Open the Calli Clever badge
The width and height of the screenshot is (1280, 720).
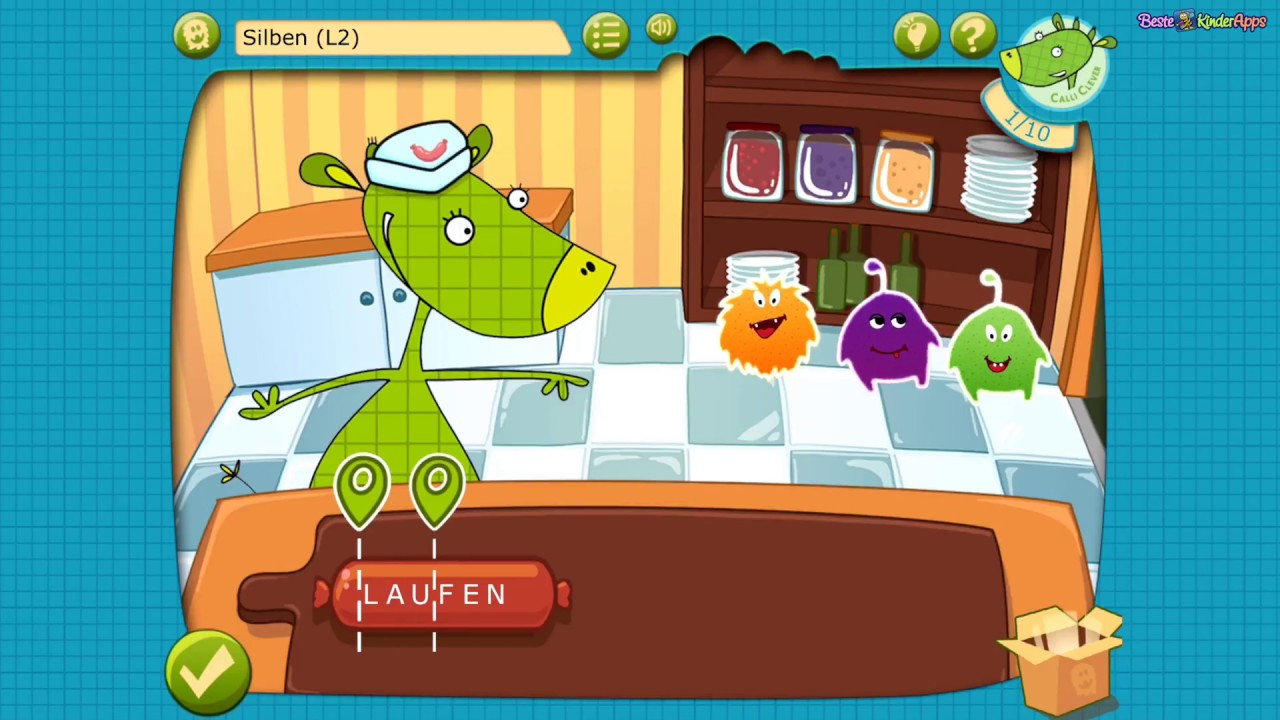(1057, 65)
